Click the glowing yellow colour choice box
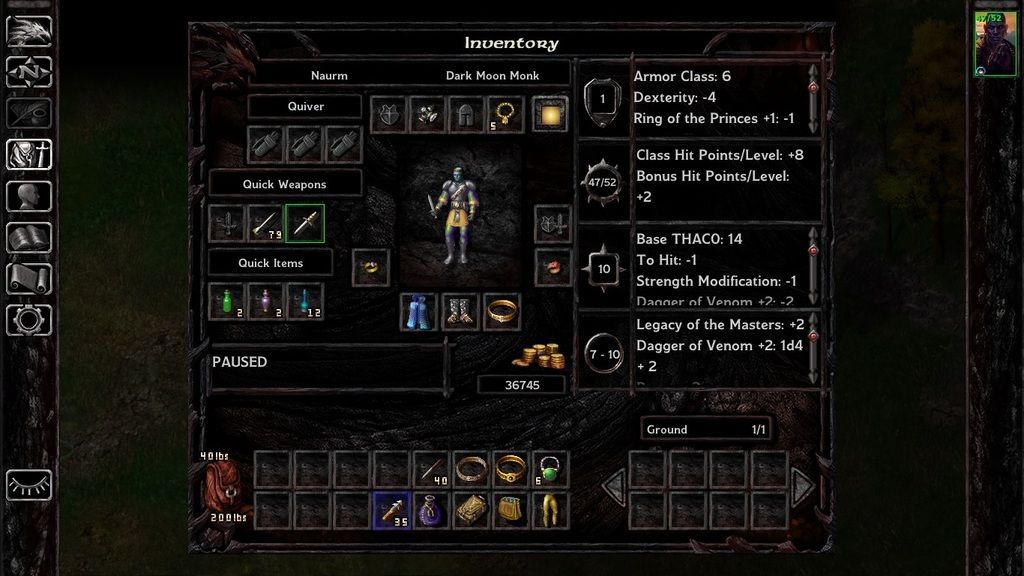 pos(550,114)
